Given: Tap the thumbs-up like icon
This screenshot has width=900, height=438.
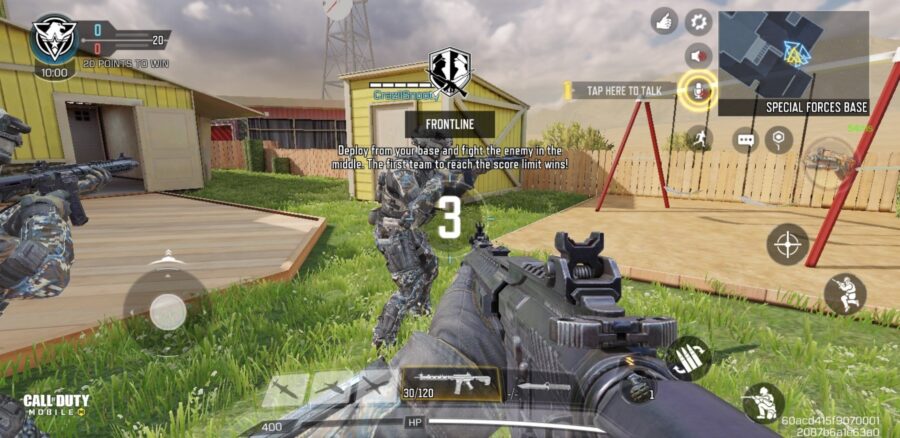Looking at the screenshot, I should tap(663, 20).
